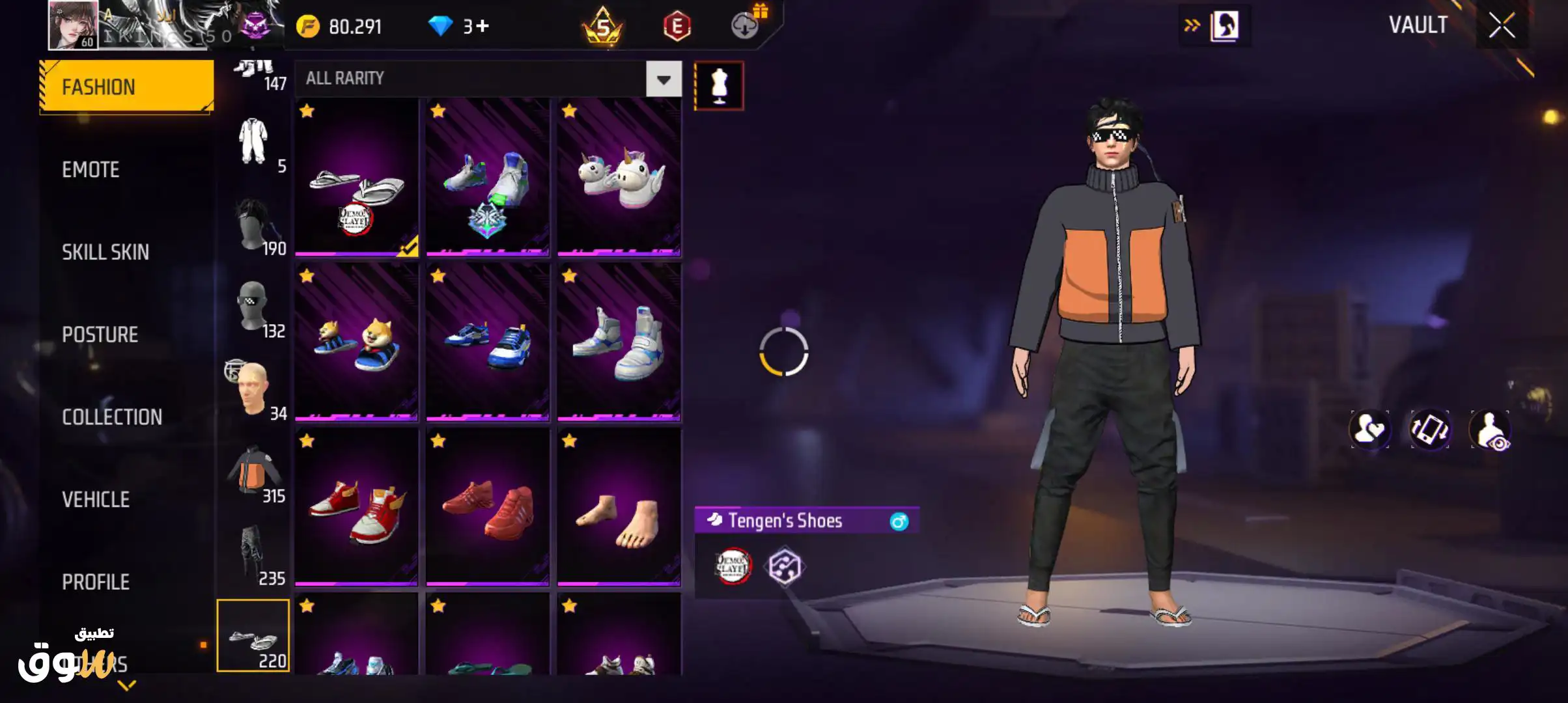Image resolution: width=1568 pixels, height=703 pixels.
Task: Click the mannequin outfit icon
Action: [718, 86]
